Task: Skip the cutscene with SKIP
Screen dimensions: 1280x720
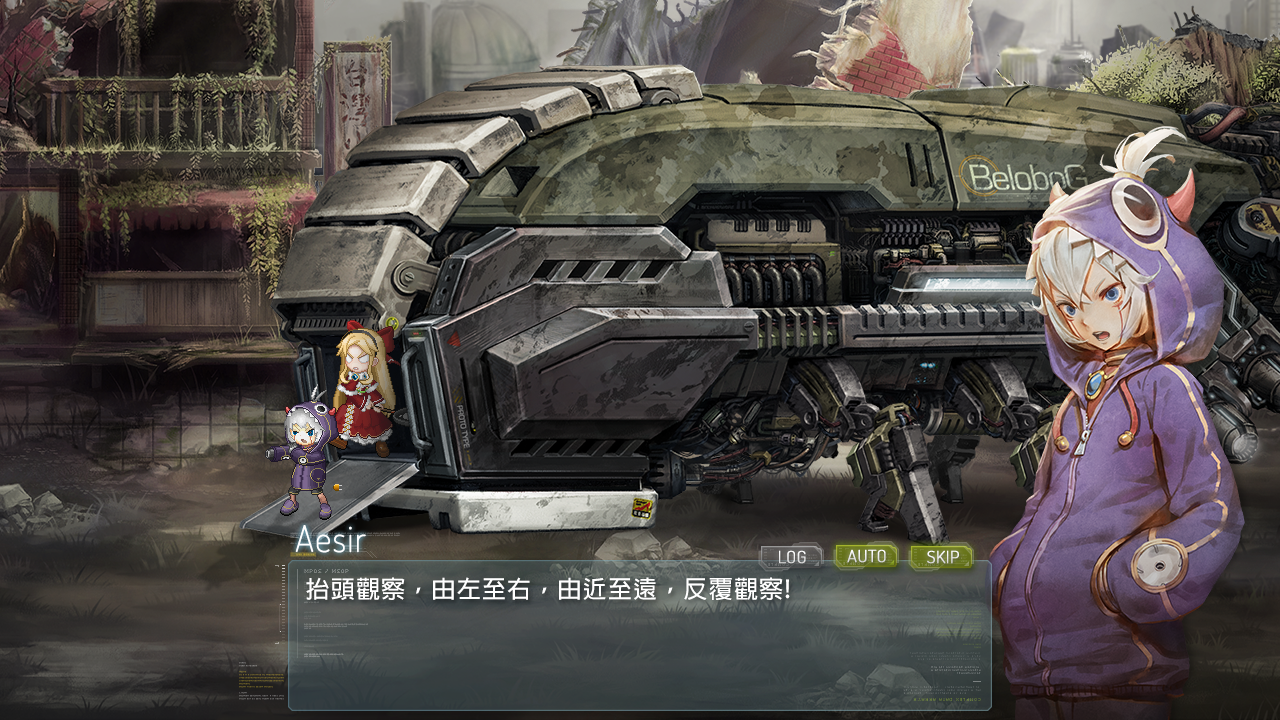Action: [x=941, y=557]
